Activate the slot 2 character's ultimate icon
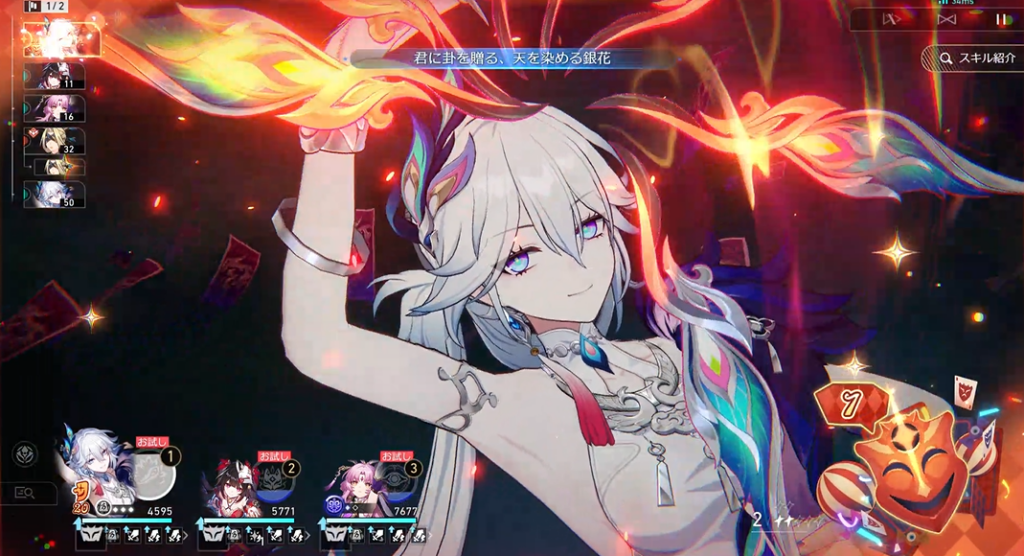This screenshot has width=1024, height=556. click(x=275, y=481)
